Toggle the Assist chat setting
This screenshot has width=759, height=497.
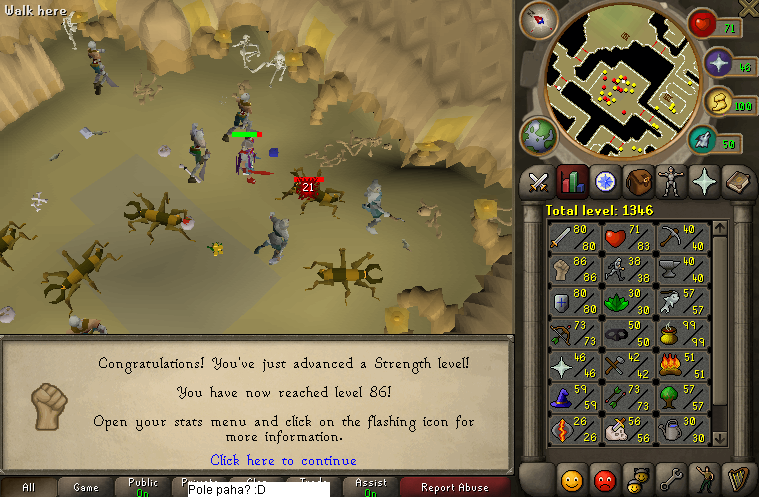click(x=370, y=487)
